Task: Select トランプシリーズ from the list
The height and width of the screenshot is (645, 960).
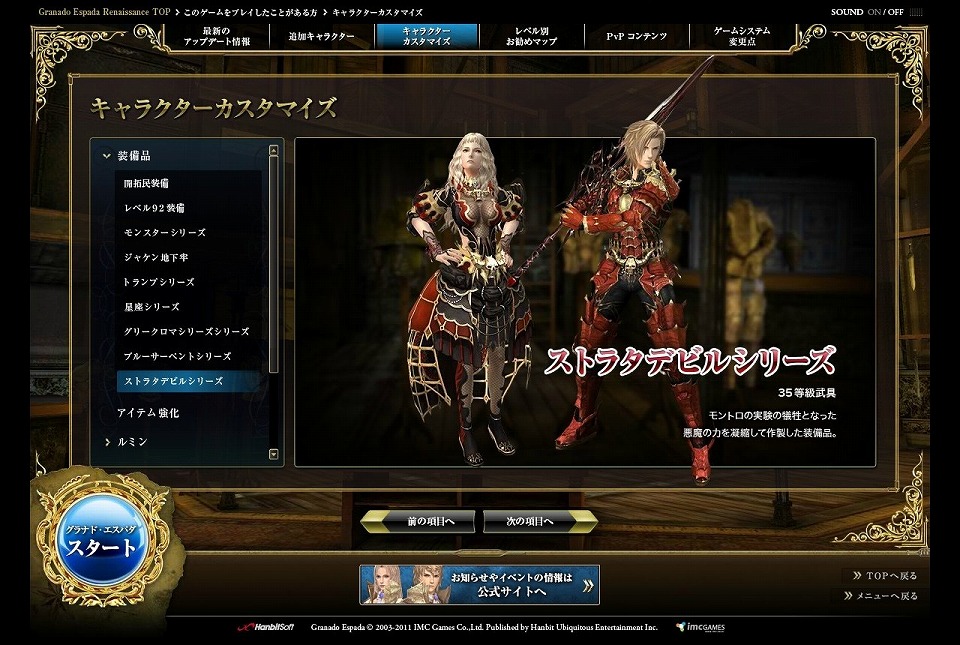Action: coord(159,282)
